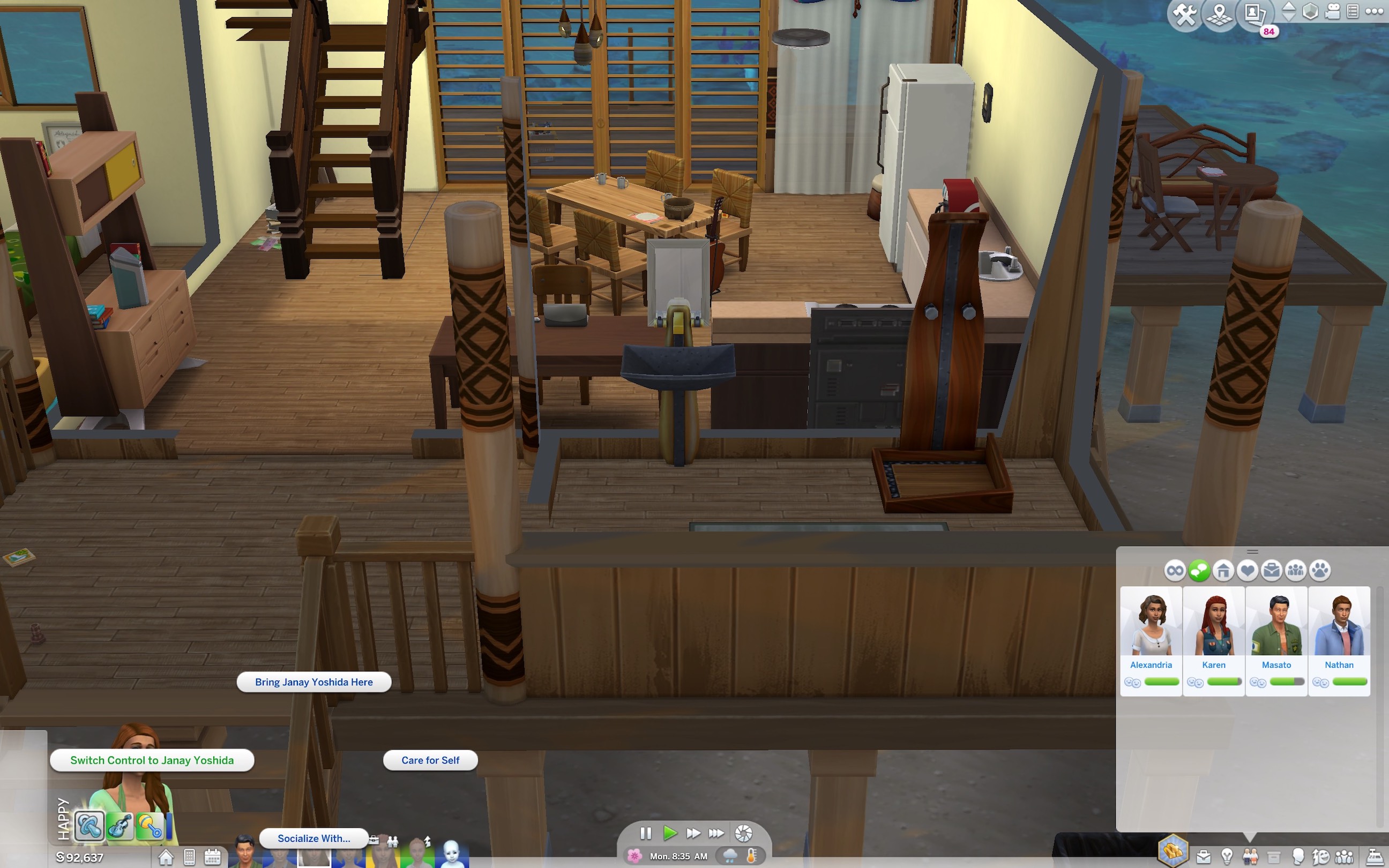The height and width of the screenshot is (868, 1389).
Task: Click Bring Janay Yoshida Here
Action: click(x=313, y=682)
